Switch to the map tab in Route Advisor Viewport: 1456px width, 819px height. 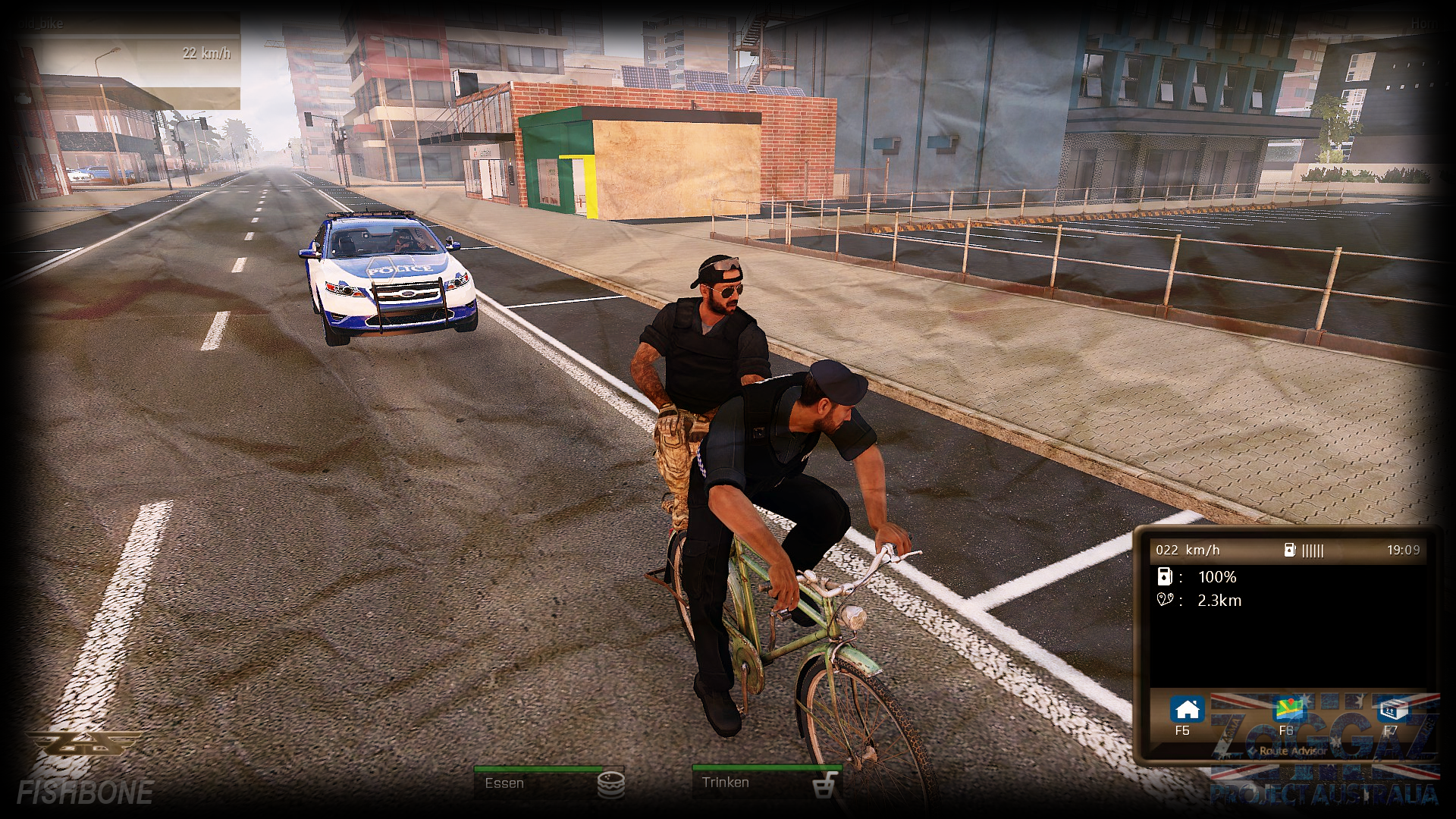point(1288,711)
